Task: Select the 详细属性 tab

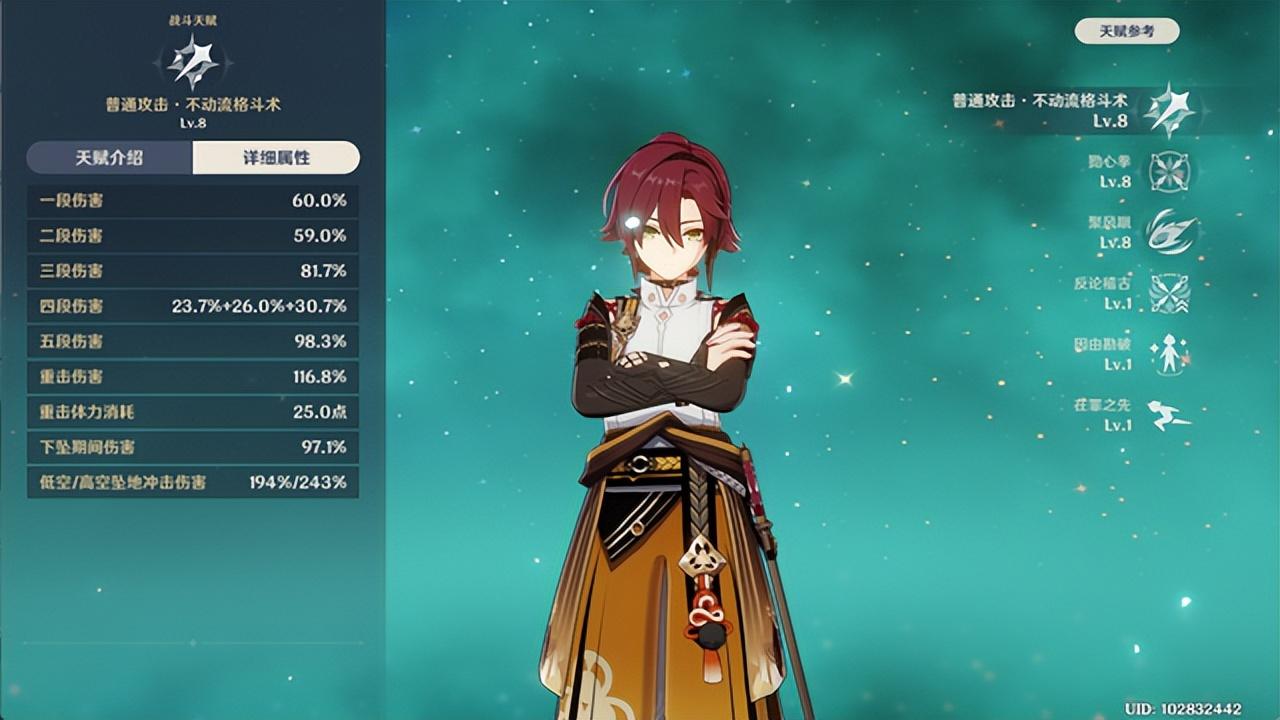Action: pos(276,158)
